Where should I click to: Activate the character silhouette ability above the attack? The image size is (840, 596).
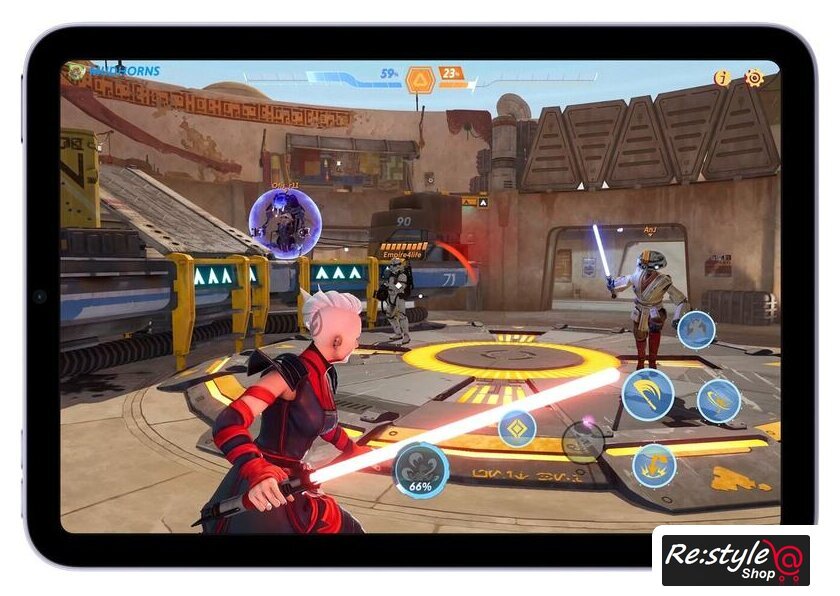tap(696, 329)
